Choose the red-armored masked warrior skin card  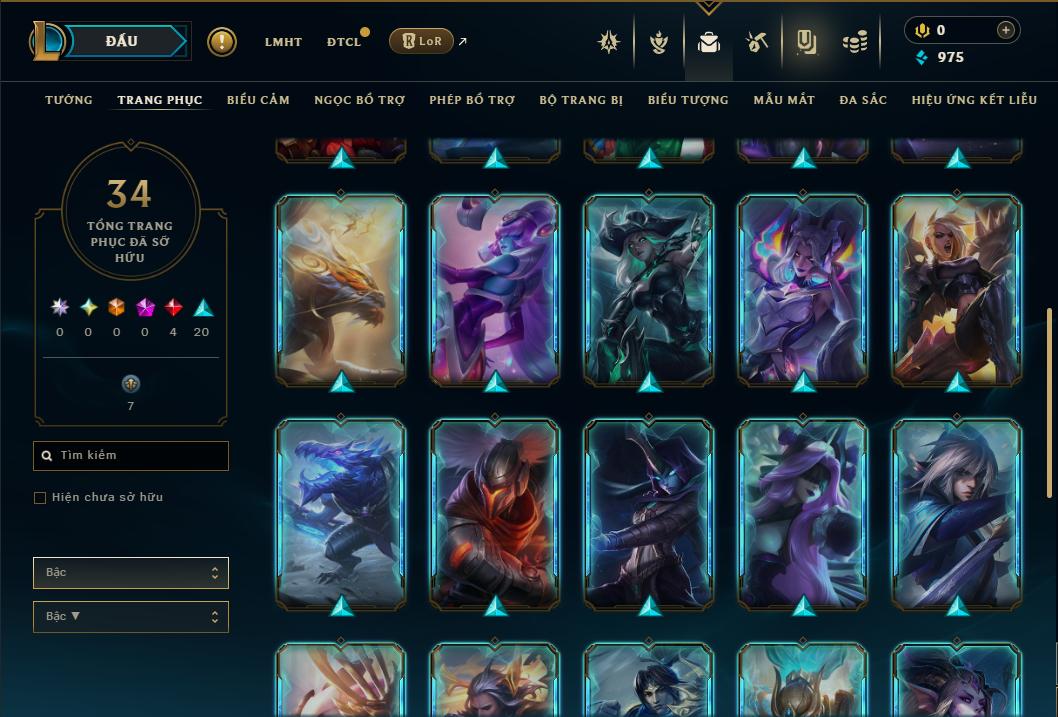(x=495, y=514)
